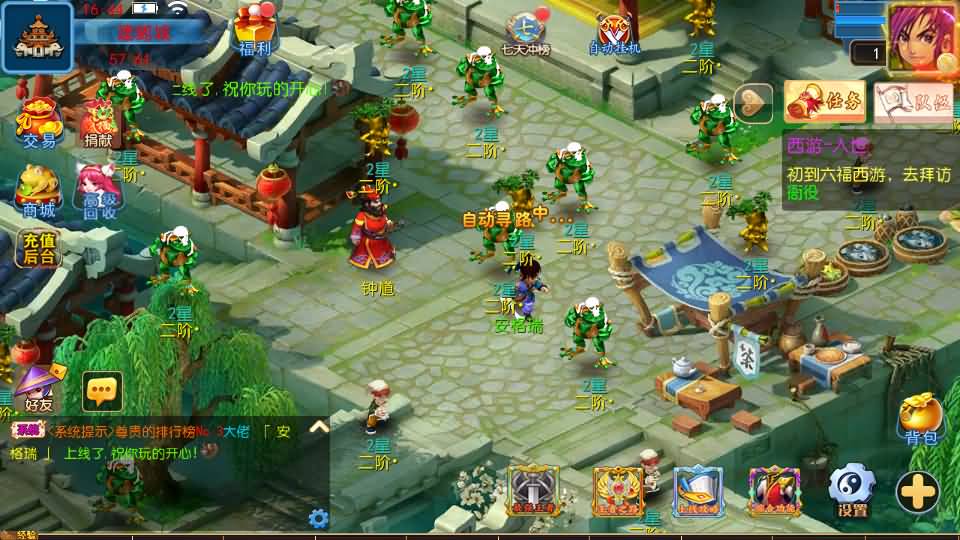
Task: Toggle 自动挂机 auto-battle
Action: [x=614, y=32]
